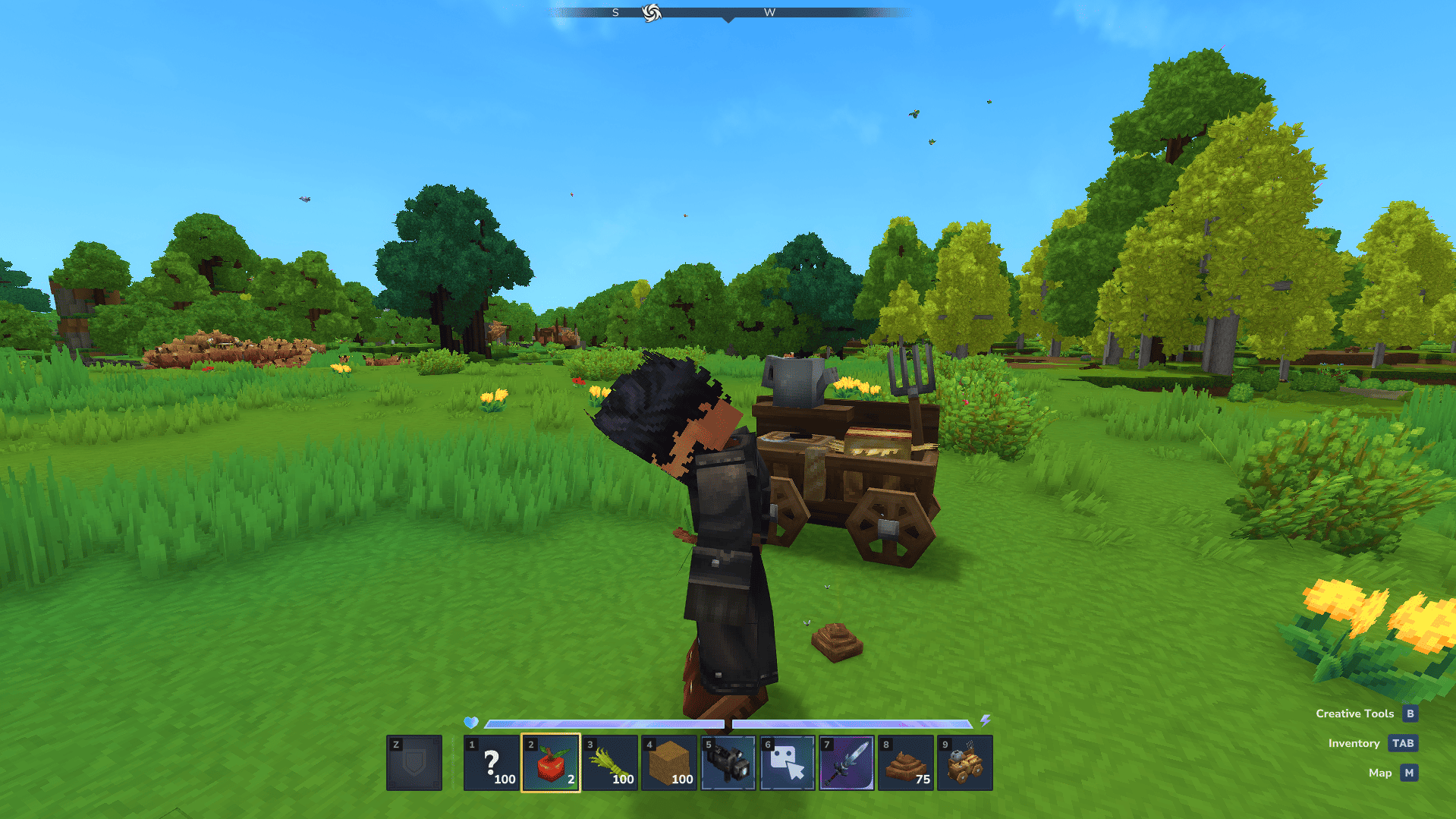Choose the red apple hotbar slot
1456x819 pixels.
coord(551,763)
